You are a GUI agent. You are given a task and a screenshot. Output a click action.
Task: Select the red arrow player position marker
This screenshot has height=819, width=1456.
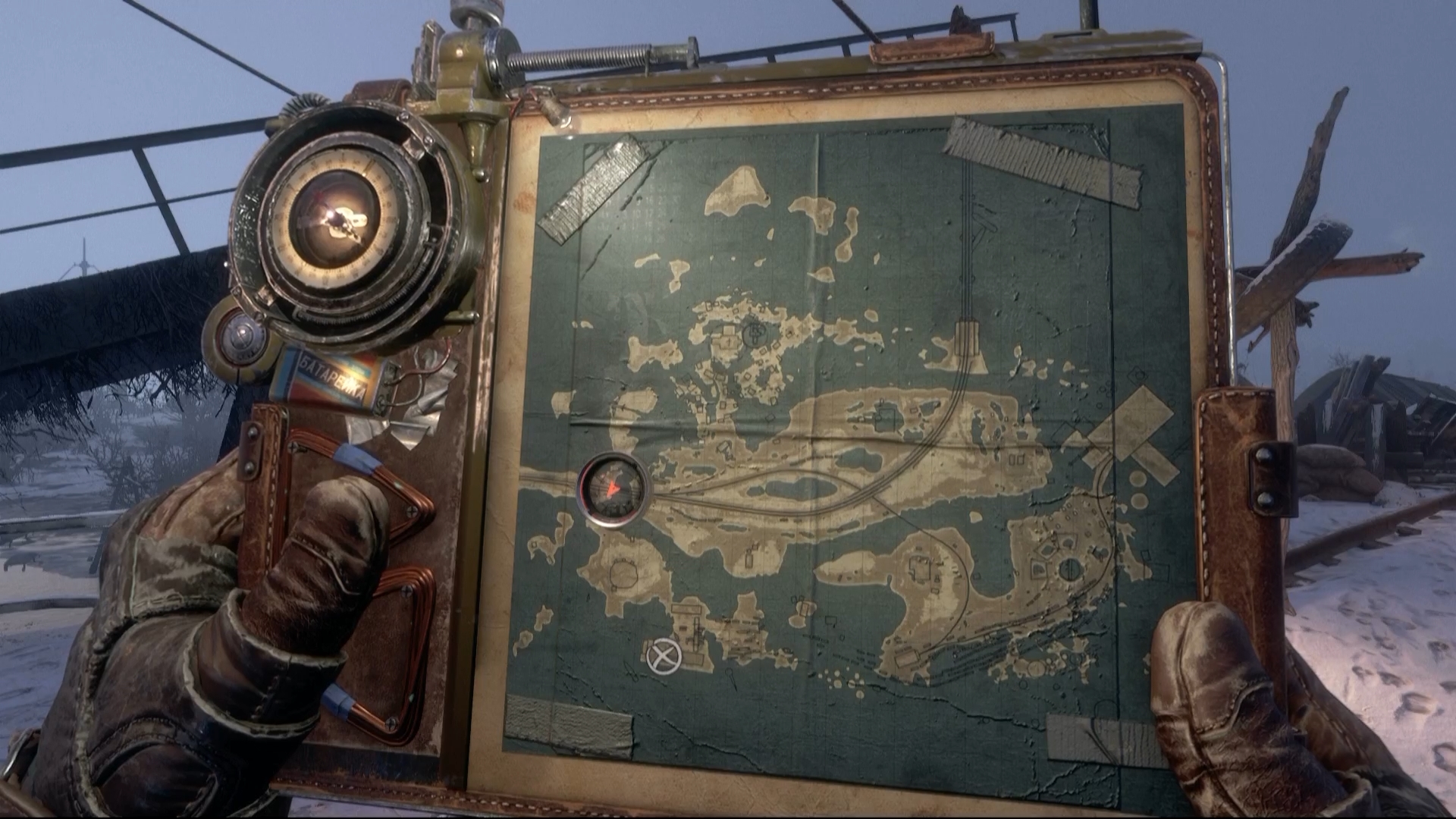[613, 490]
